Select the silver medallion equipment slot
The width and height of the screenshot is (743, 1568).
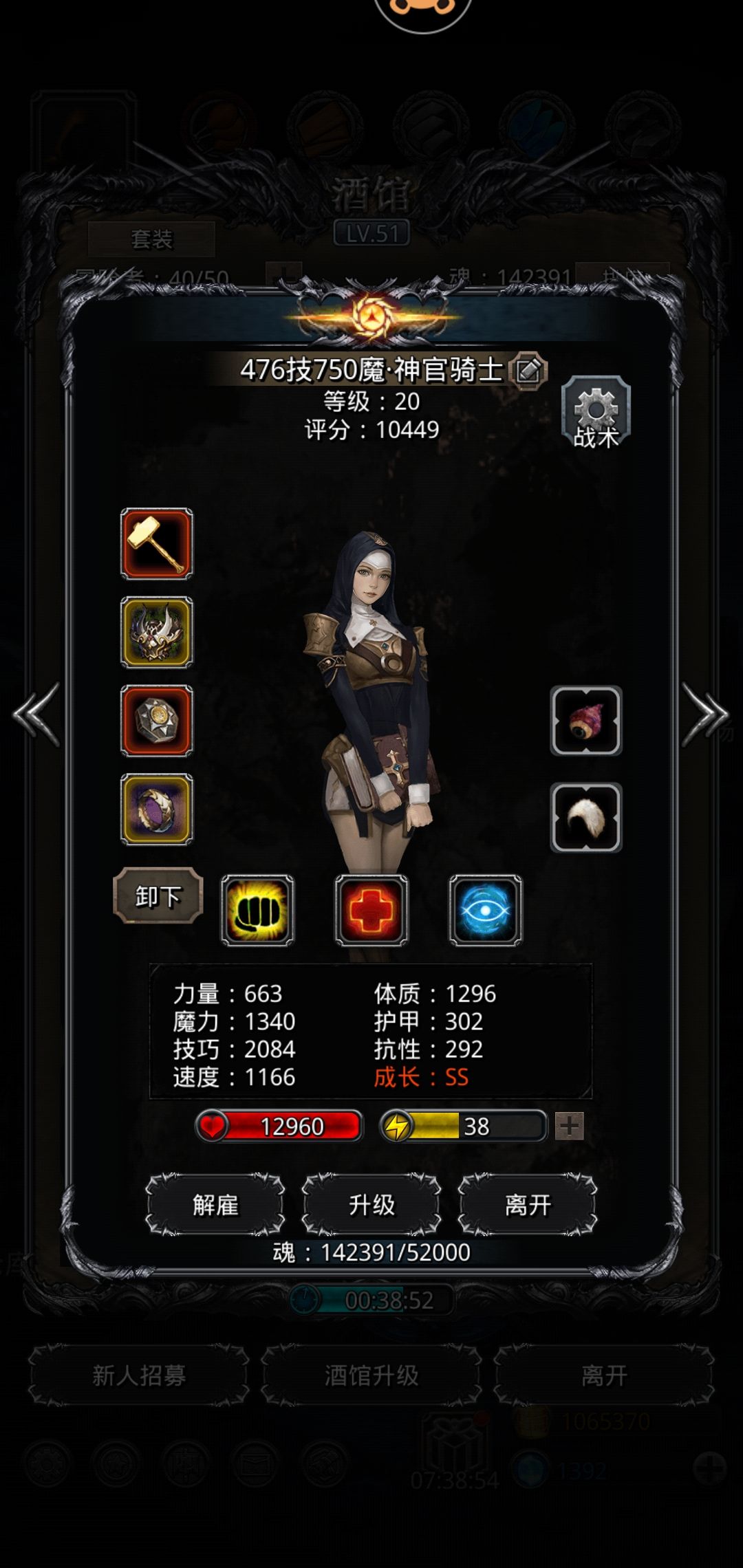click(157, 721)
